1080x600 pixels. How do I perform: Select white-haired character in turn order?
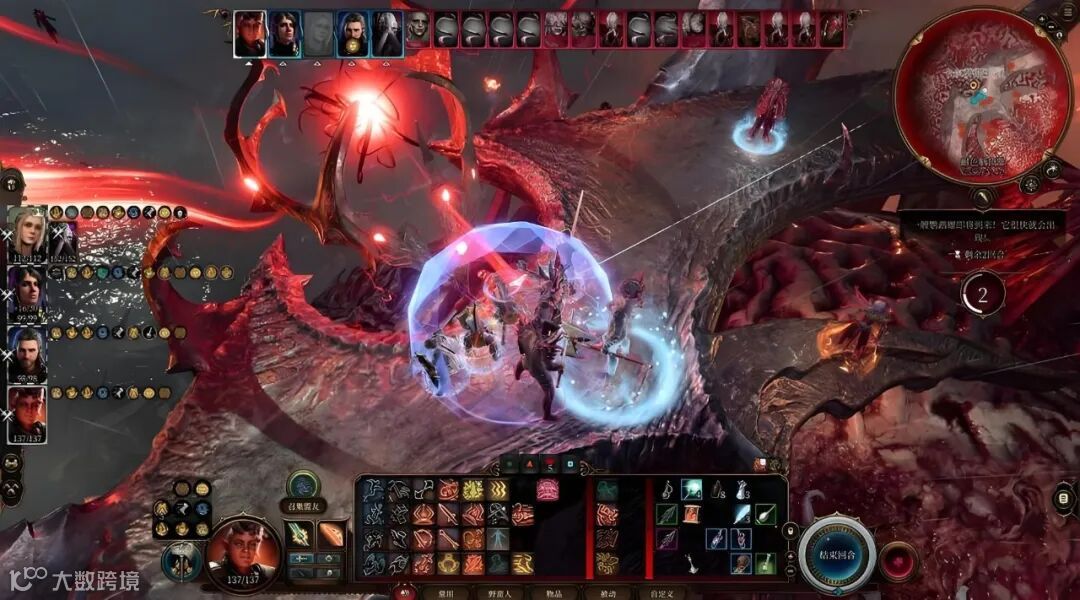(387, 33)
